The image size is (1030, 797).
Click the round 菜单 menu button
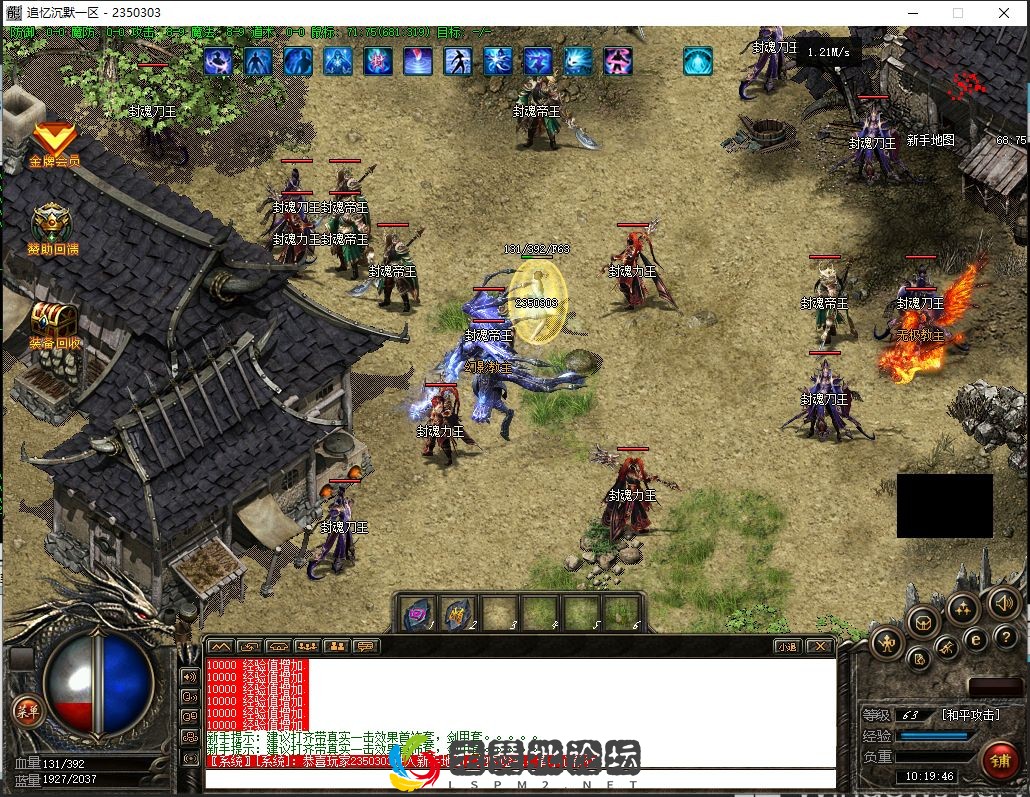point(27,711)
